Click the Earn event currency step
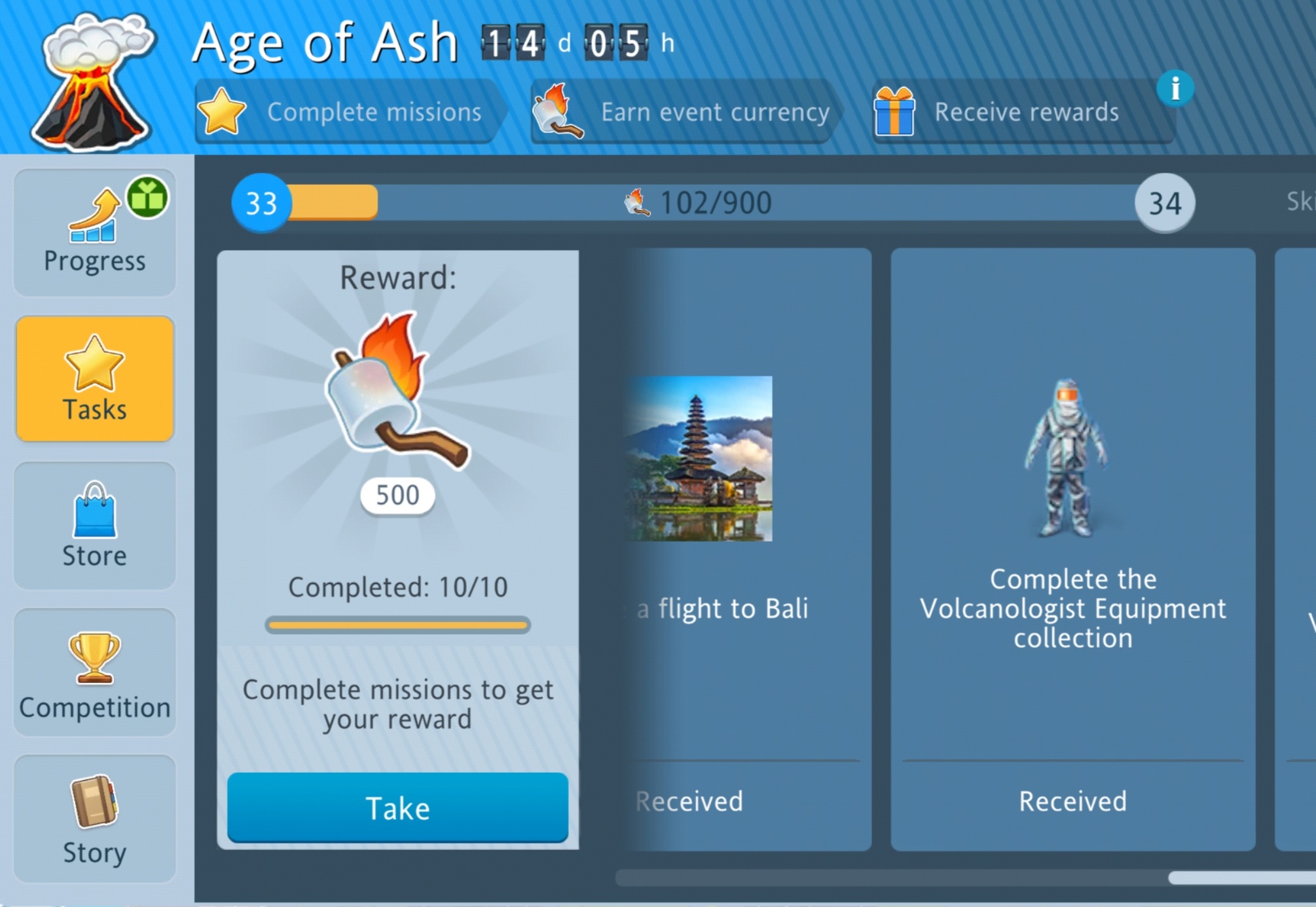 (x=684, y=112)
